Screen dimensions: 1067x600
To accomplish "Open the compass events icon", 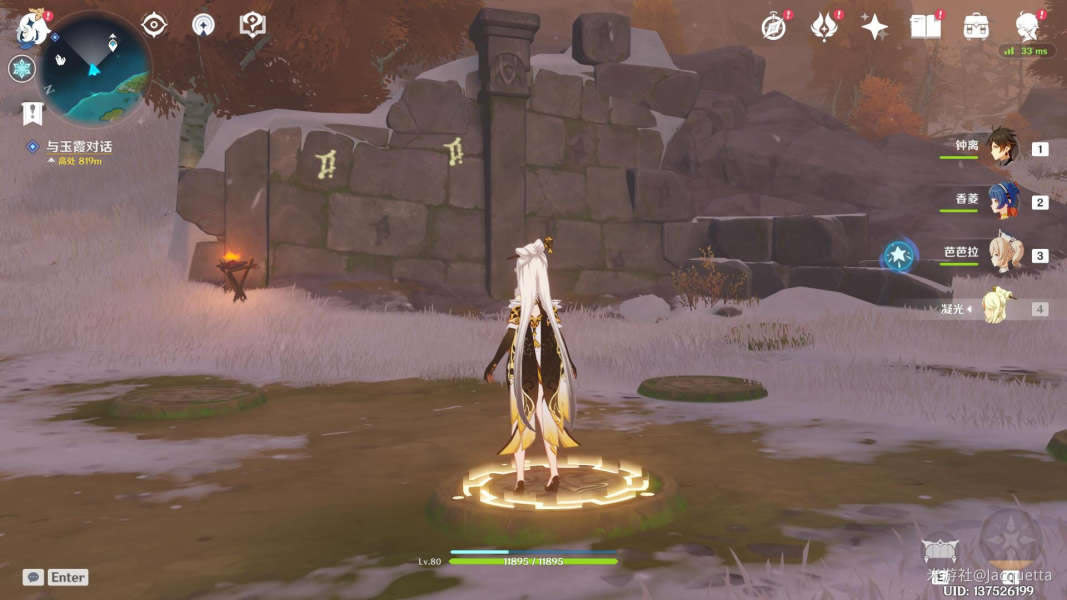I will point(773,27).
